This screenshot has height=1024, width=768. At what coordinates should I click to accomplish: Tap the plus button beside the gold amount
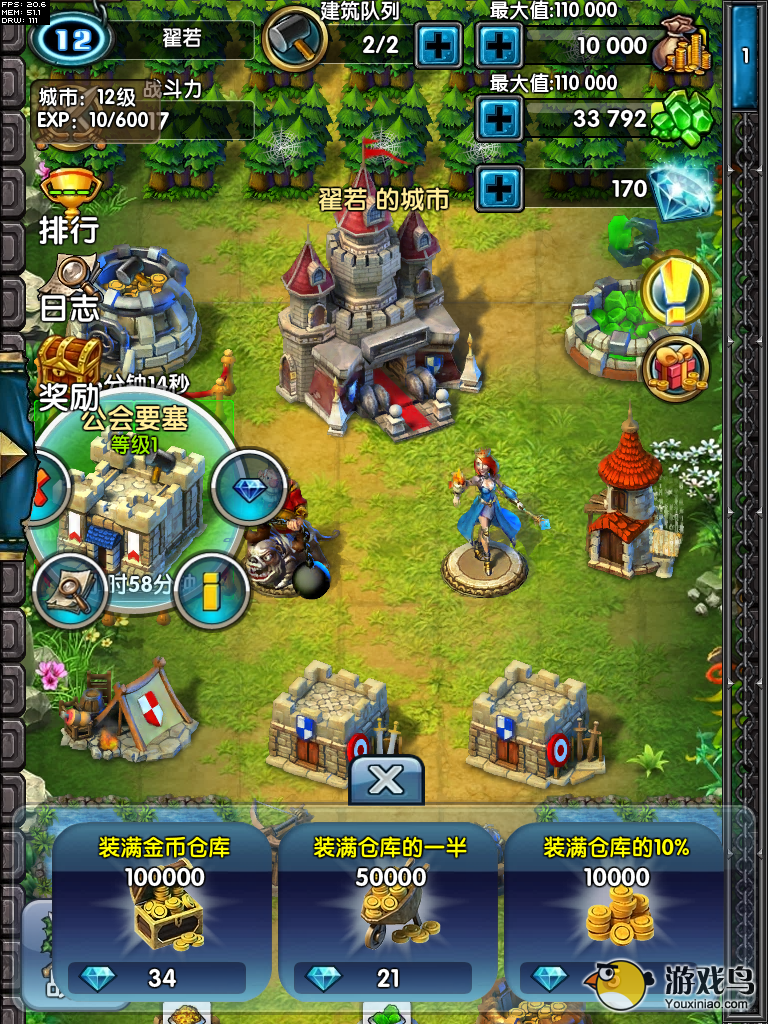499,44
